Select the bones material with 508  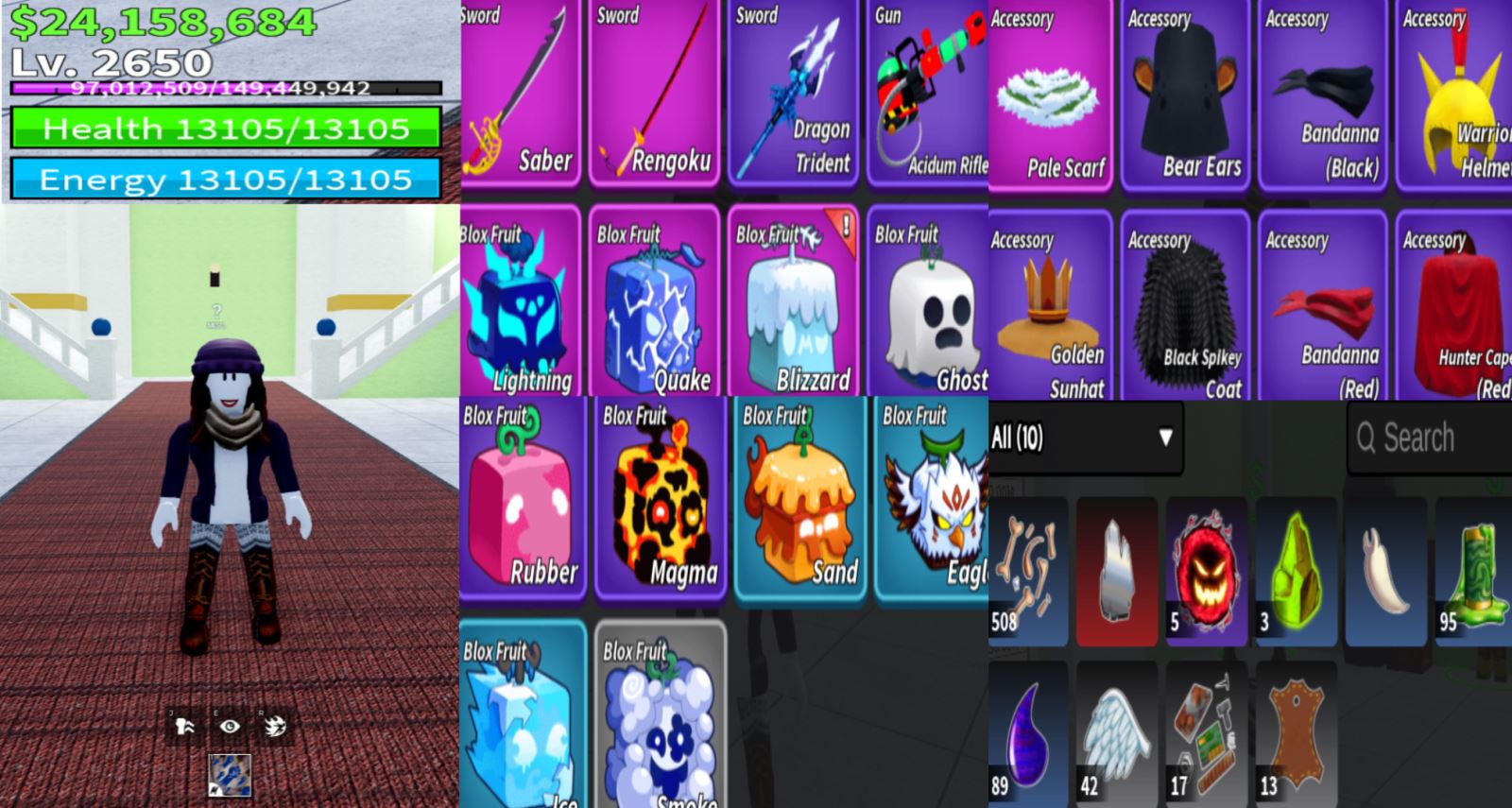coord(1028,572)
